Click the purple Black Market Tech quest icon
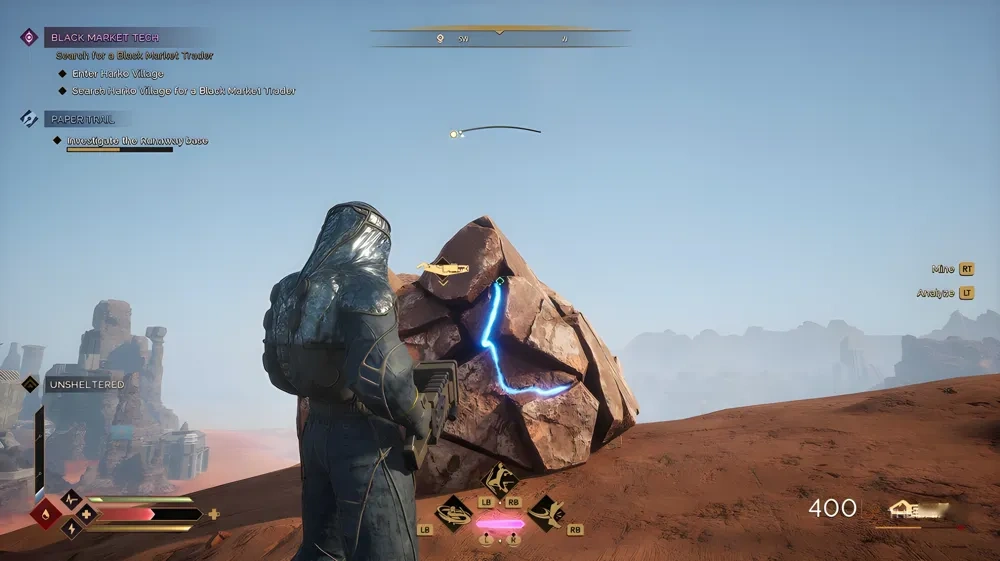1000x561 pixels. pyautogui.click(x=29, y=38)
